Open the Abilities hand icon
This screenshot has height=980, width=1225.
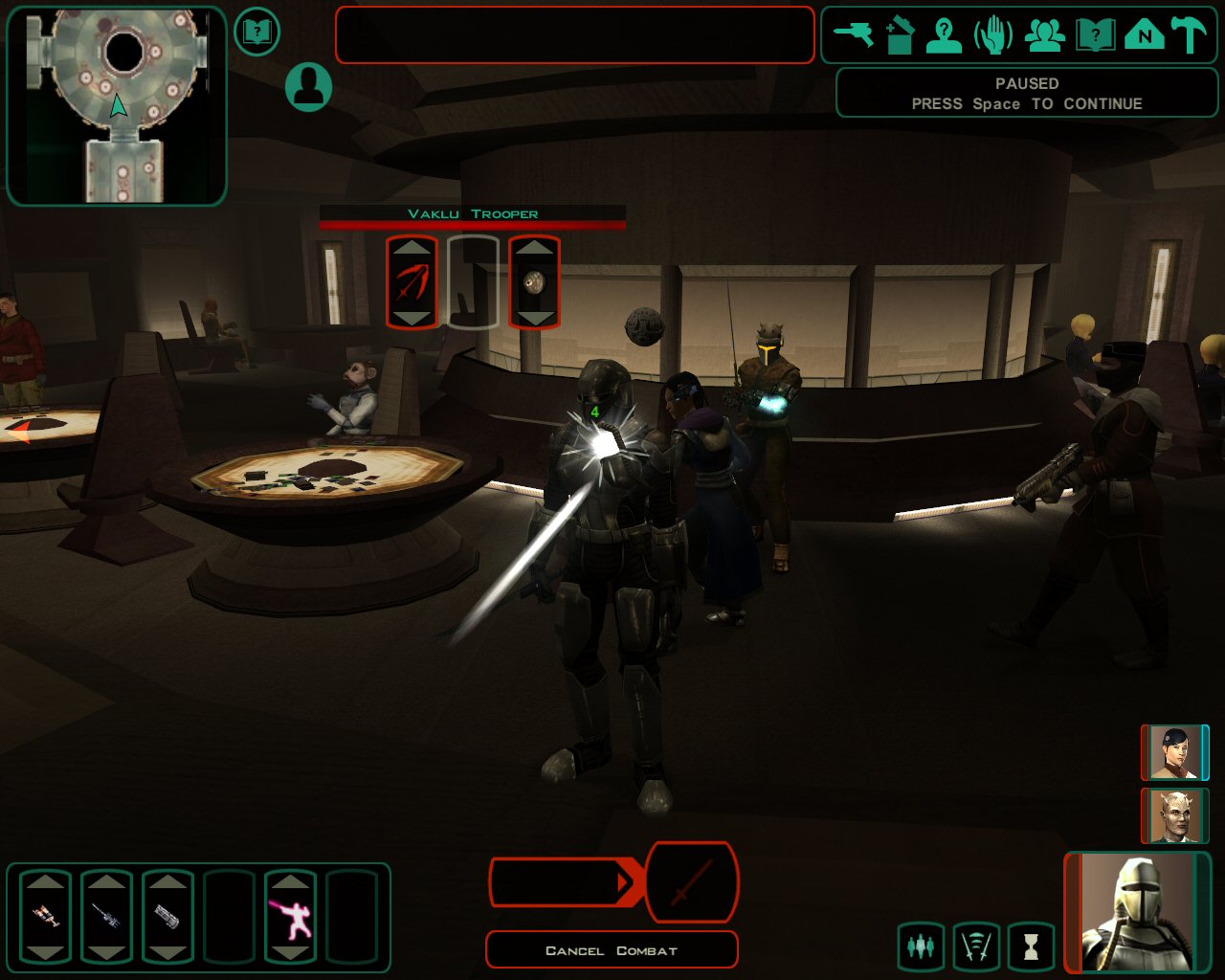(993, 35)
